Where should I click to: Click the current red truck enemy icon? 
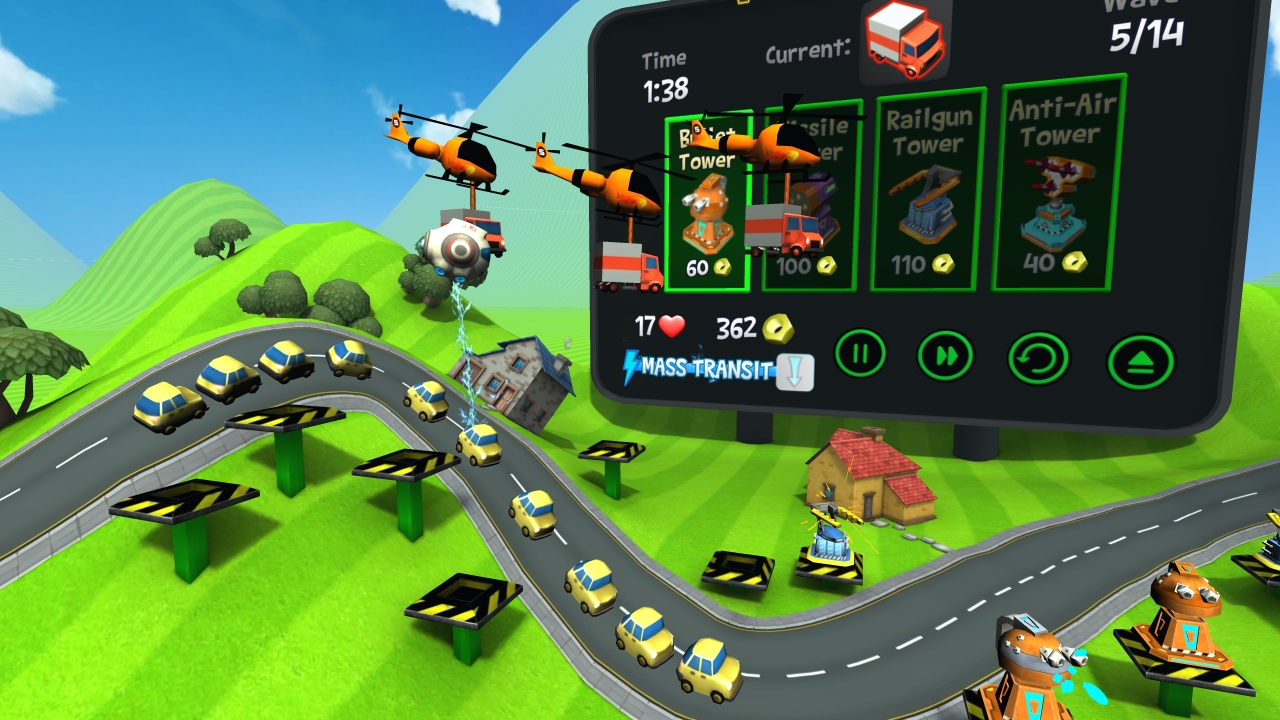905,42
